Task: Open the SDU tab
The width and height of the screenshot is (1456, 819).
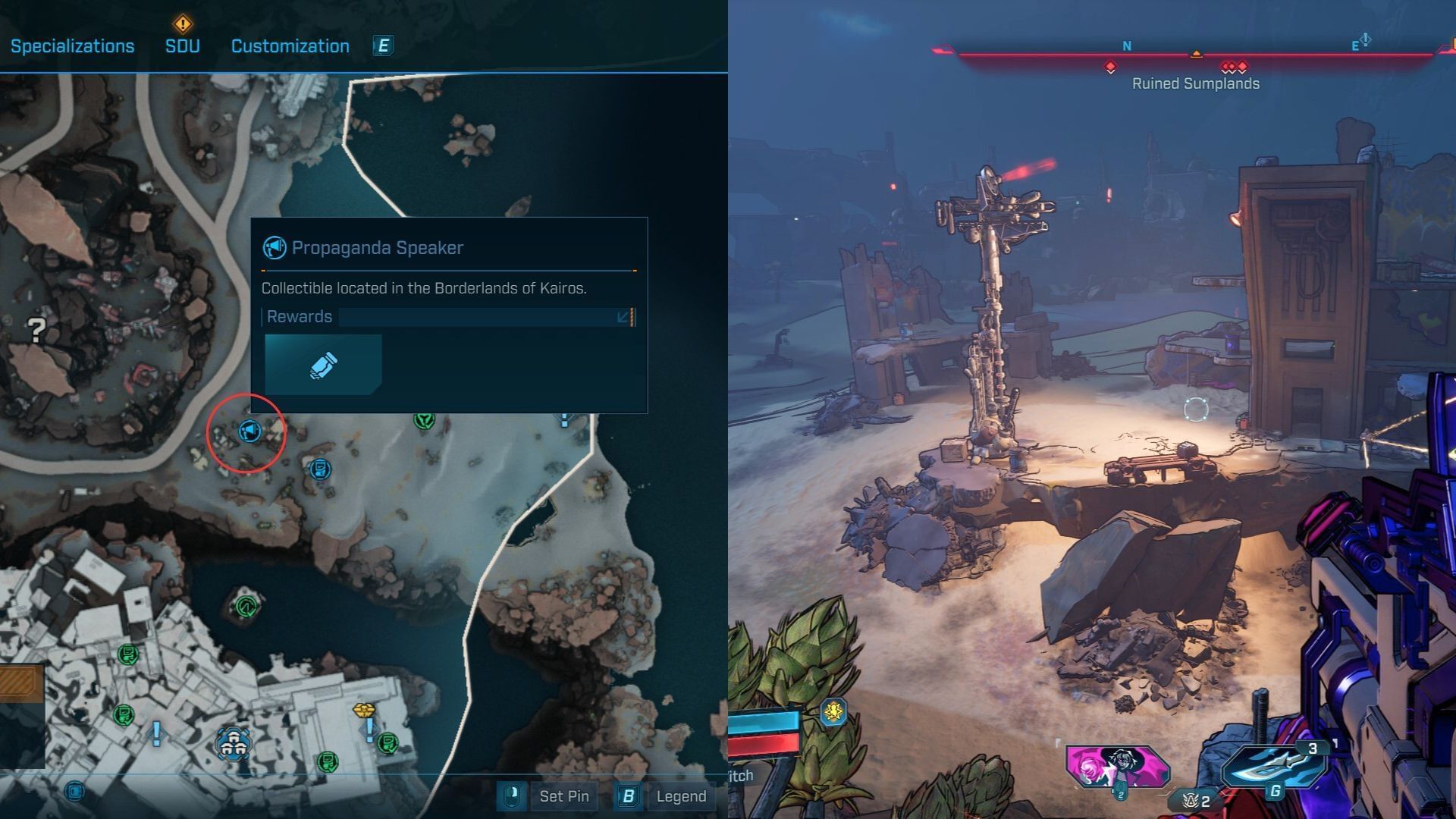Action: (x=182, y=46)
